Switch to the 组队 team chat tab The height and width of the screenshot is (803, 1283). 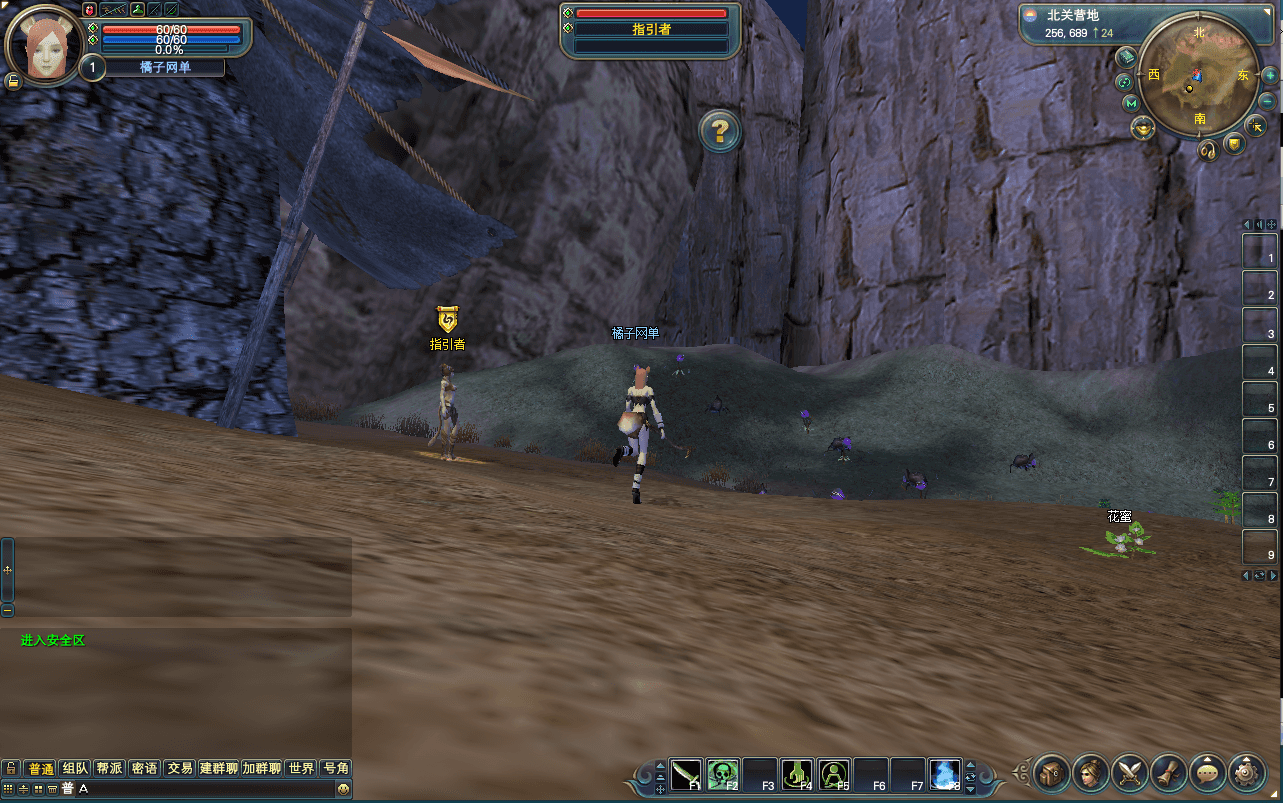[x=75, y=768]
